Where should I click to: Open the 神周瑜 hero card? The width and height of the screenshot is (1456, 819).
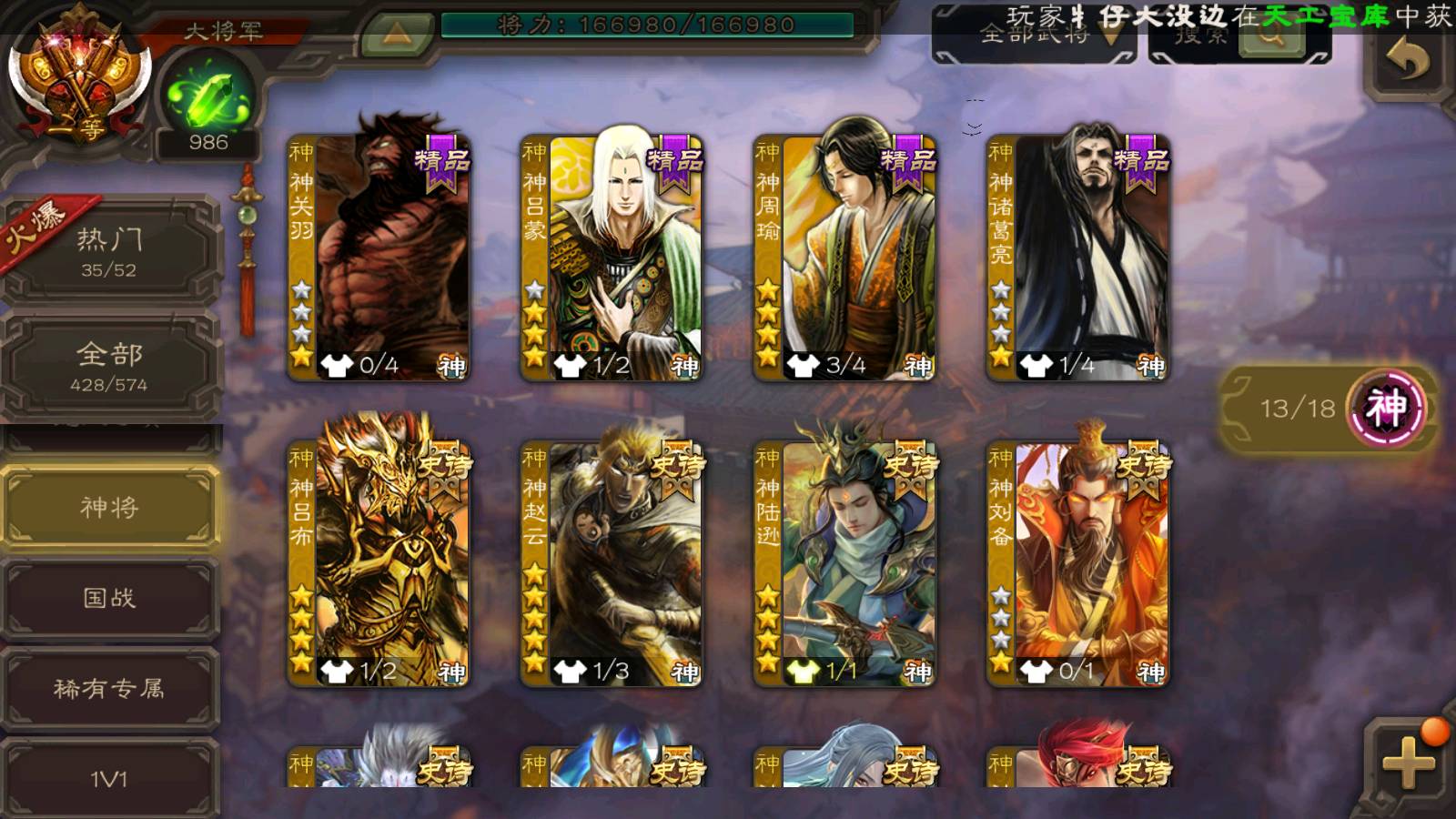[845, 257]
